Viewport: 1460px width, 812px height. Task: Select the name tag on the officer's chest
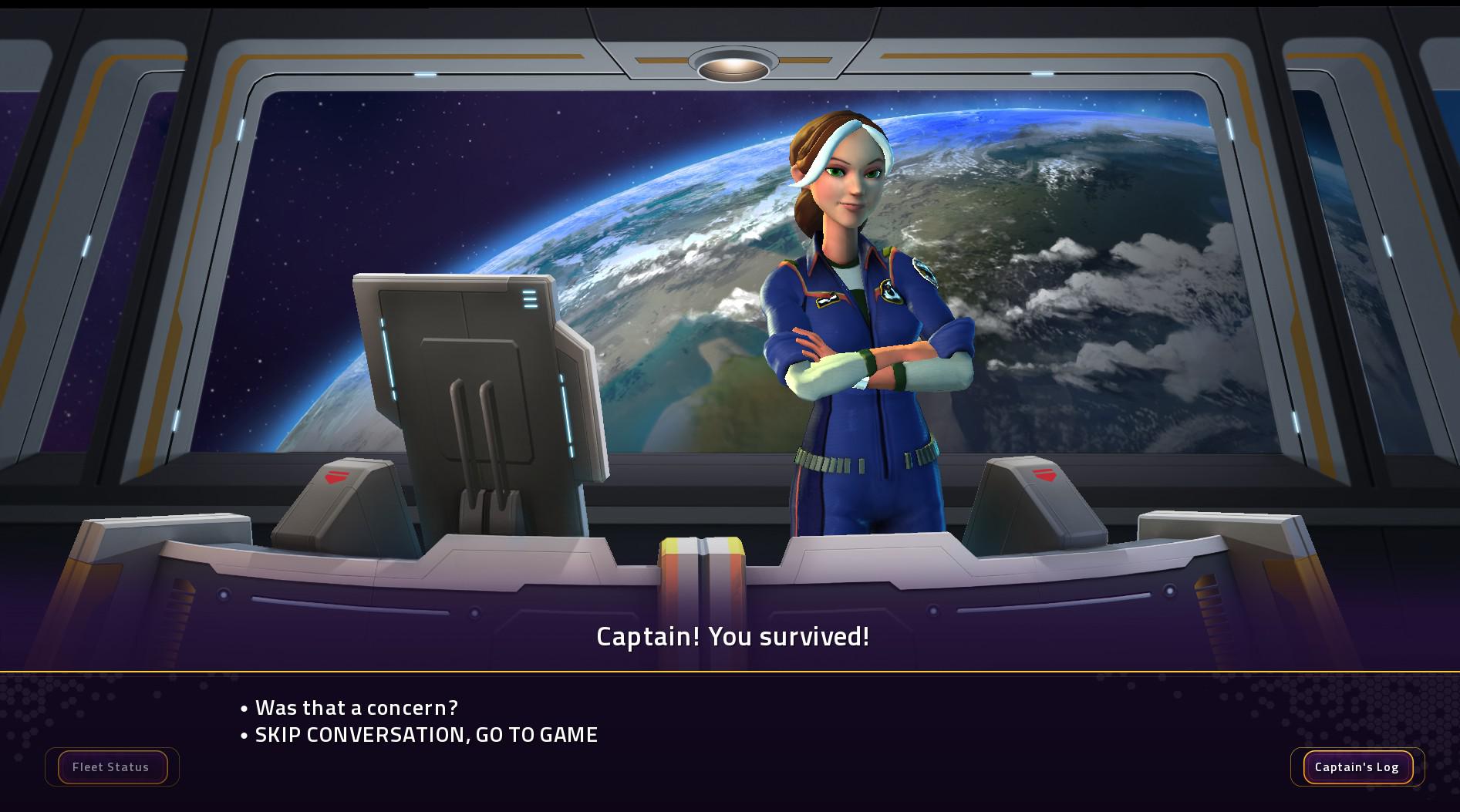tap(827, 299)
